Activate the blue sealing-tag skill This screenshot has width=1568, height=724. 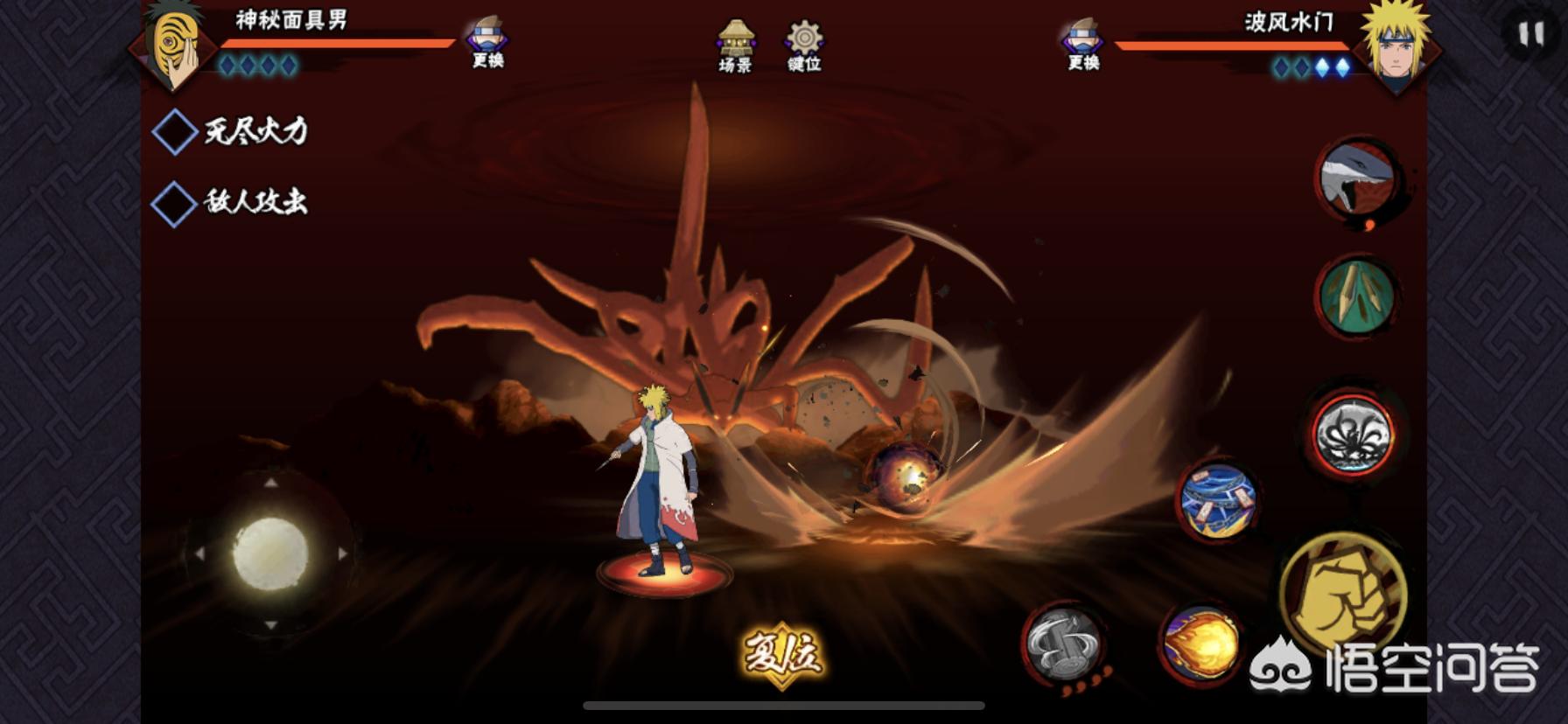point(1218,501)
